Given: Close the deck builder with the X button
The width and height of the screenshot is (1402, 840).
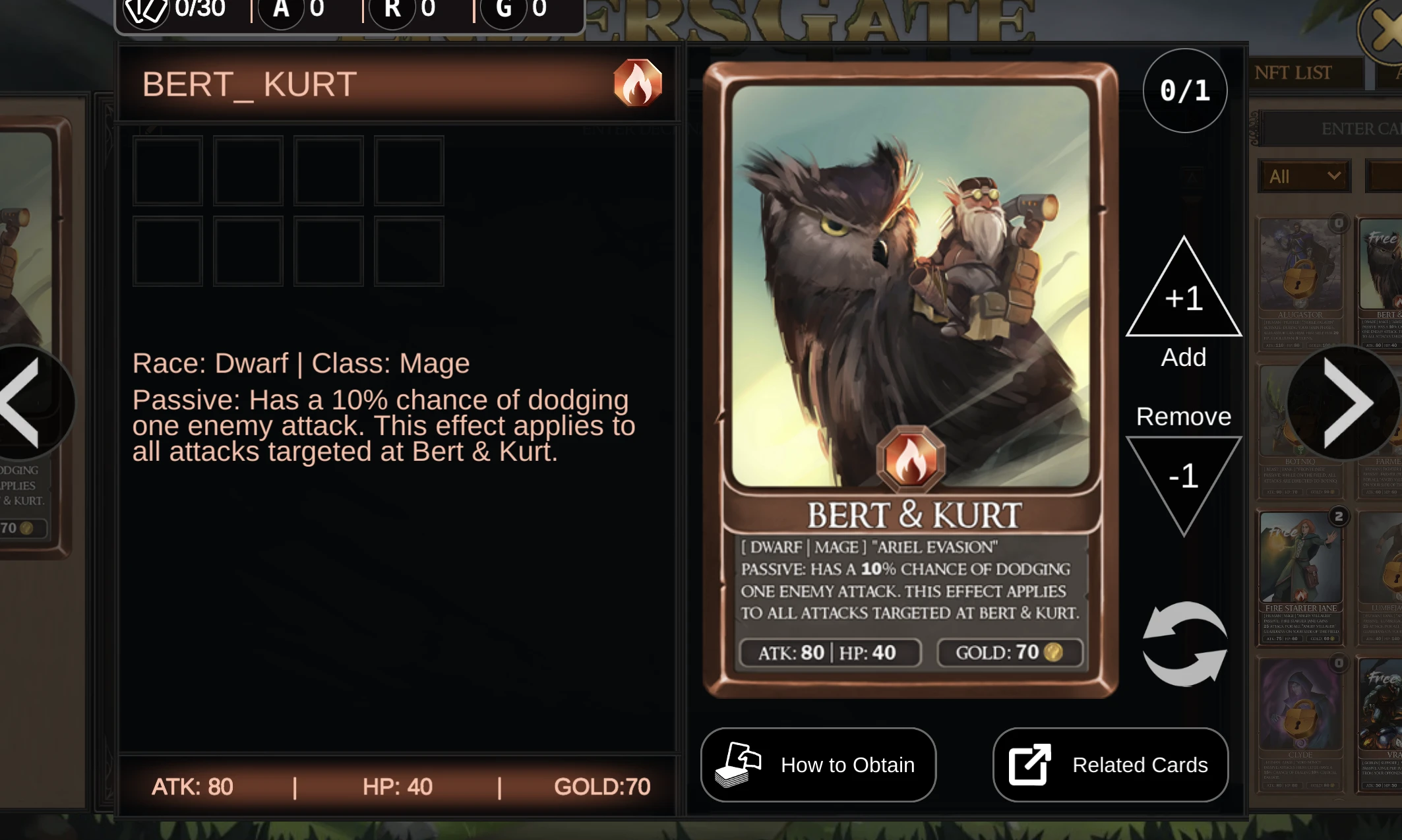Looking at the screenshot, I should point(1384,30).
